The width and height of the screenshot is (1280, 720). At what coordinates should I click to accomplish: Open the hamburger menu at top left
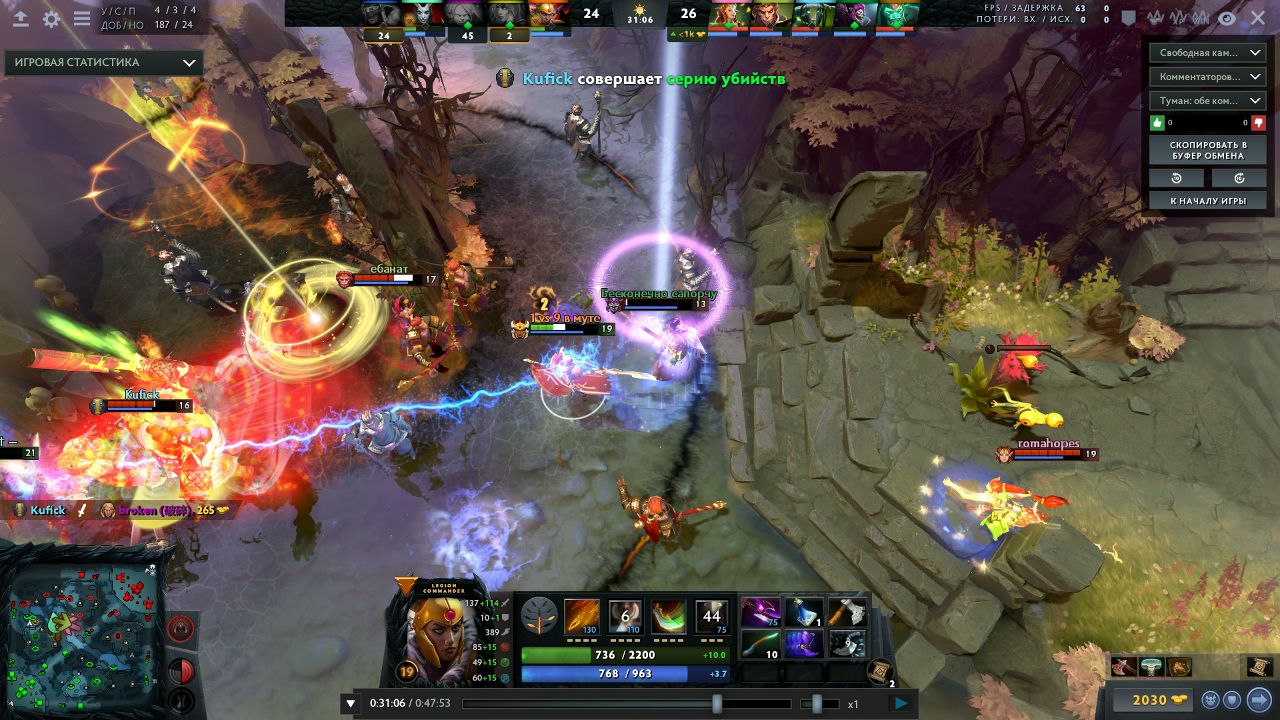82,18
